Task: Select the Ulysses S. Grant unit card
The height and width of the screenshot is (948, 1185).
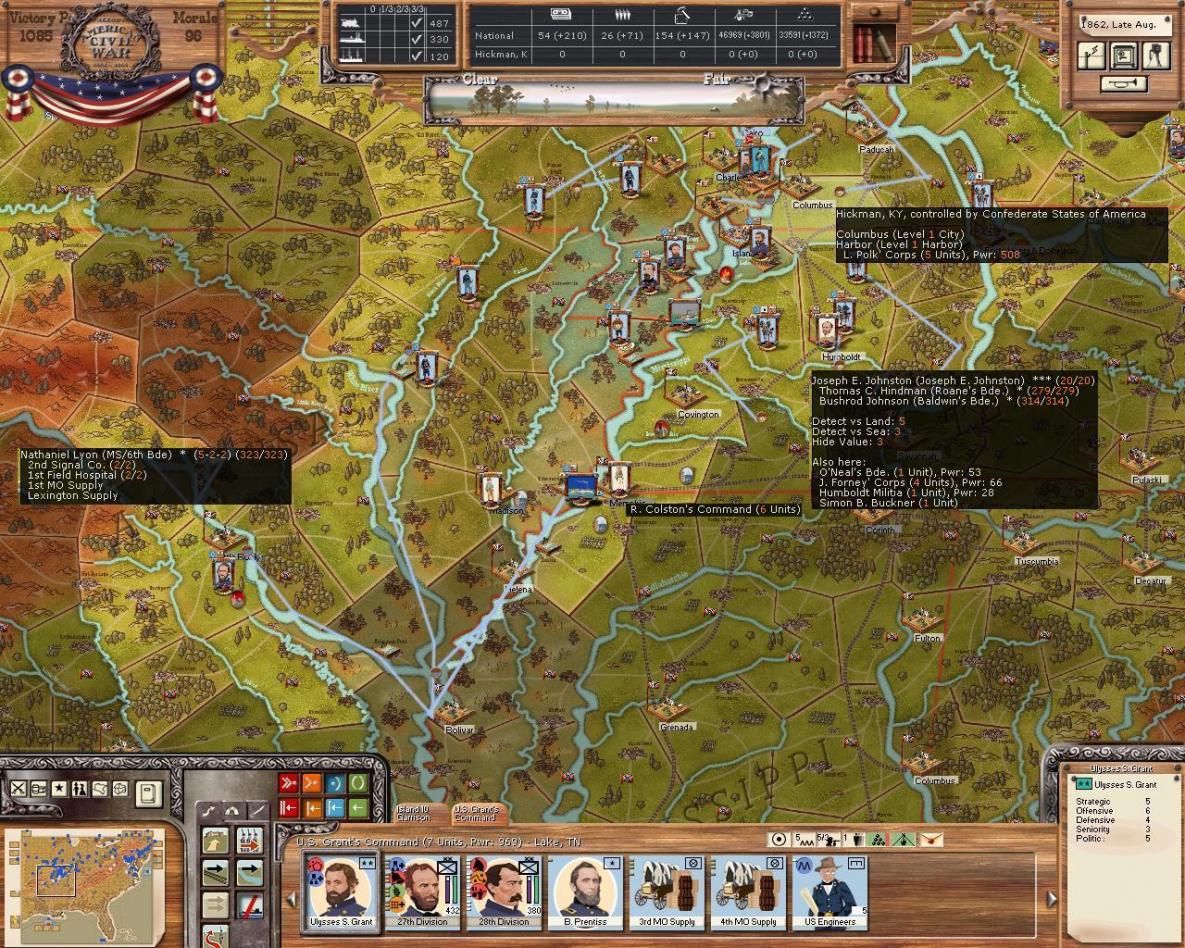Action: [341, 893]
